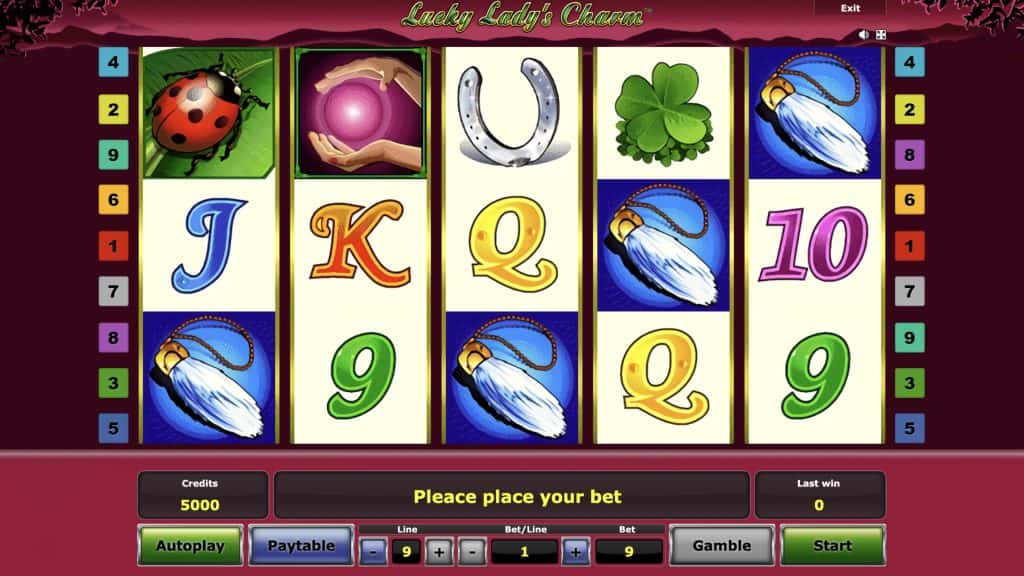Toggle the sound speaker icon
This screenshot has width=1024, height=576.
point(864,35)
